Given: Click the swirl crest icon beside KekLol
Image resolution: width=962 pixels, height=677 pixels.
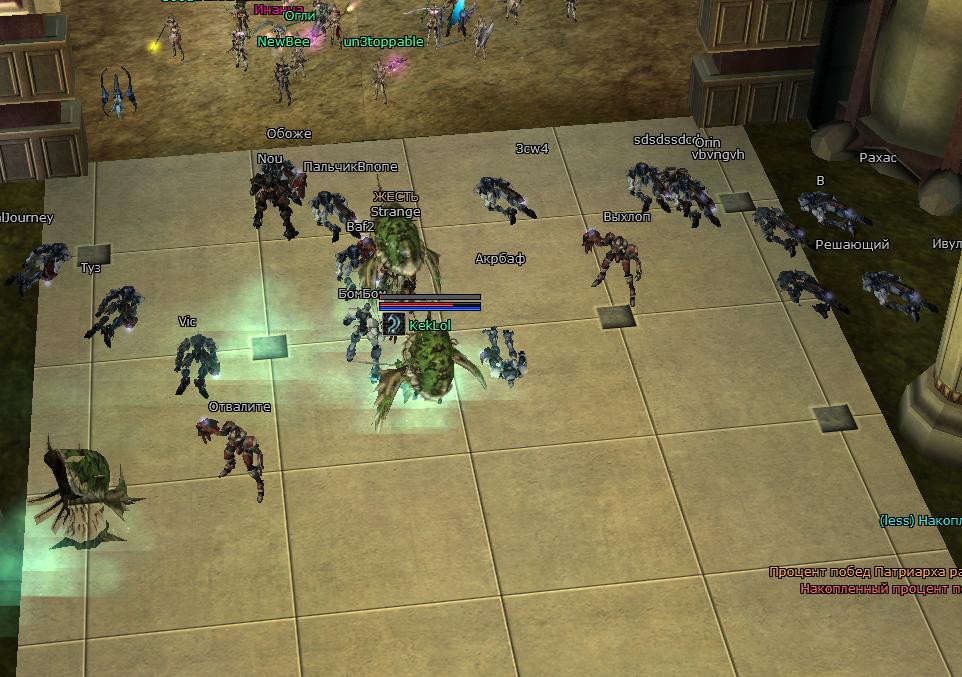Looking at the screenshot, I should tap(394, 324).
